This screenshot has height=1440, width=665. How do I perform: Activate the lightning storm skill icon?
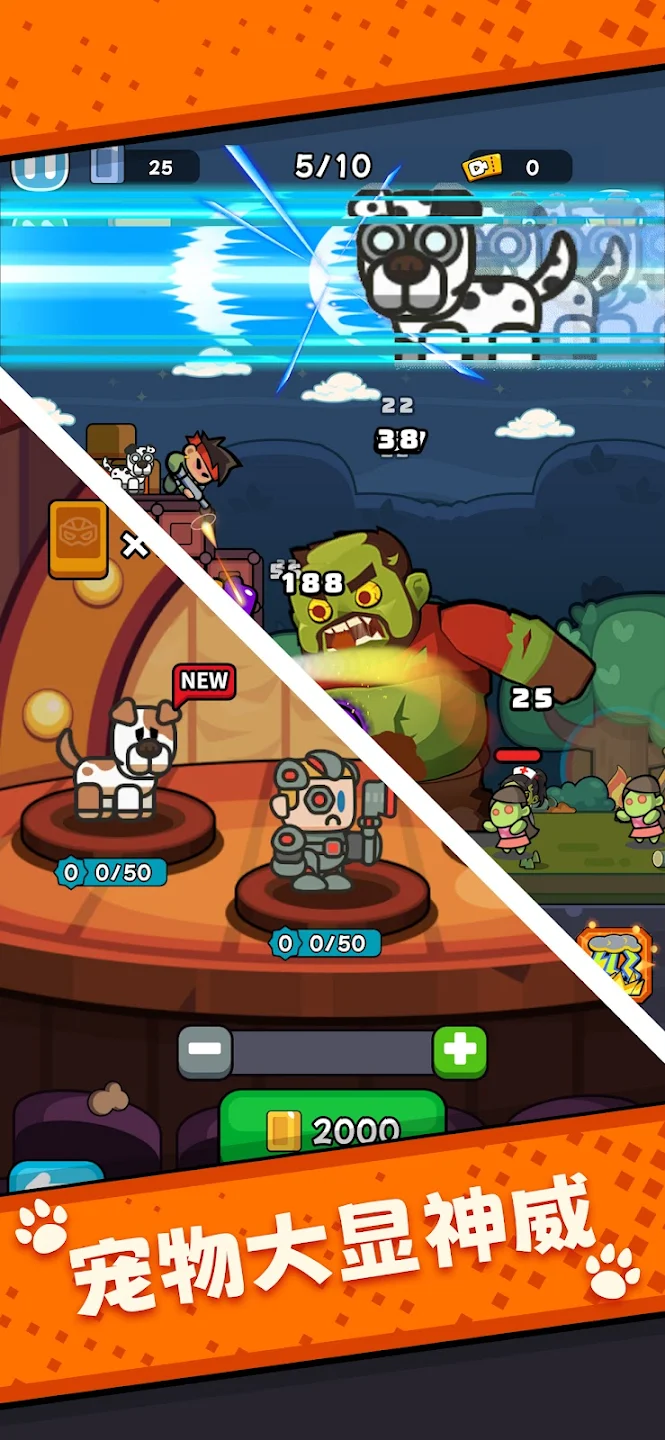615,961
